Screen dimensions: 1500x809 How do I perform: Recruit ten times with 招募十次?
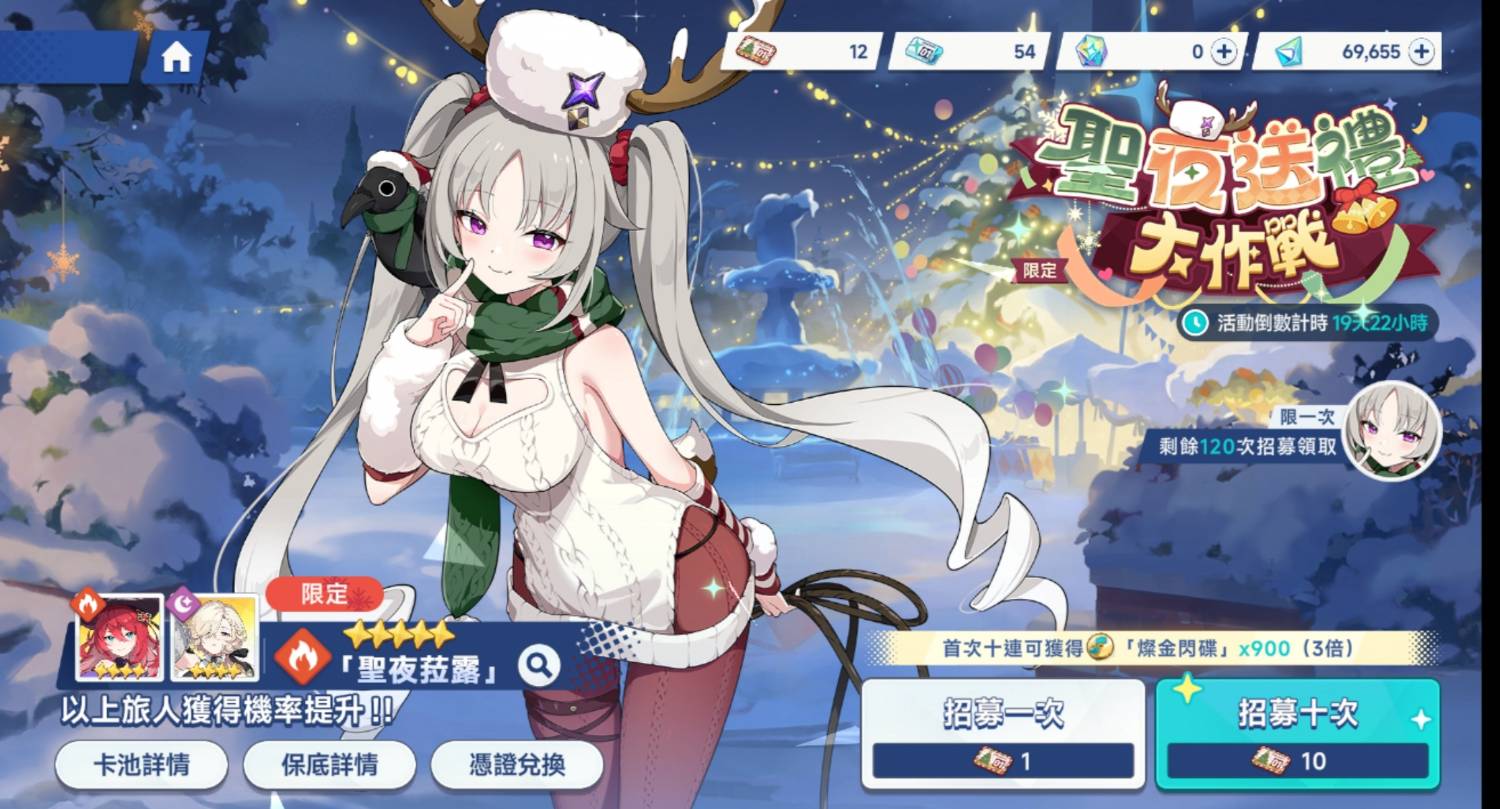point(1297,732)
